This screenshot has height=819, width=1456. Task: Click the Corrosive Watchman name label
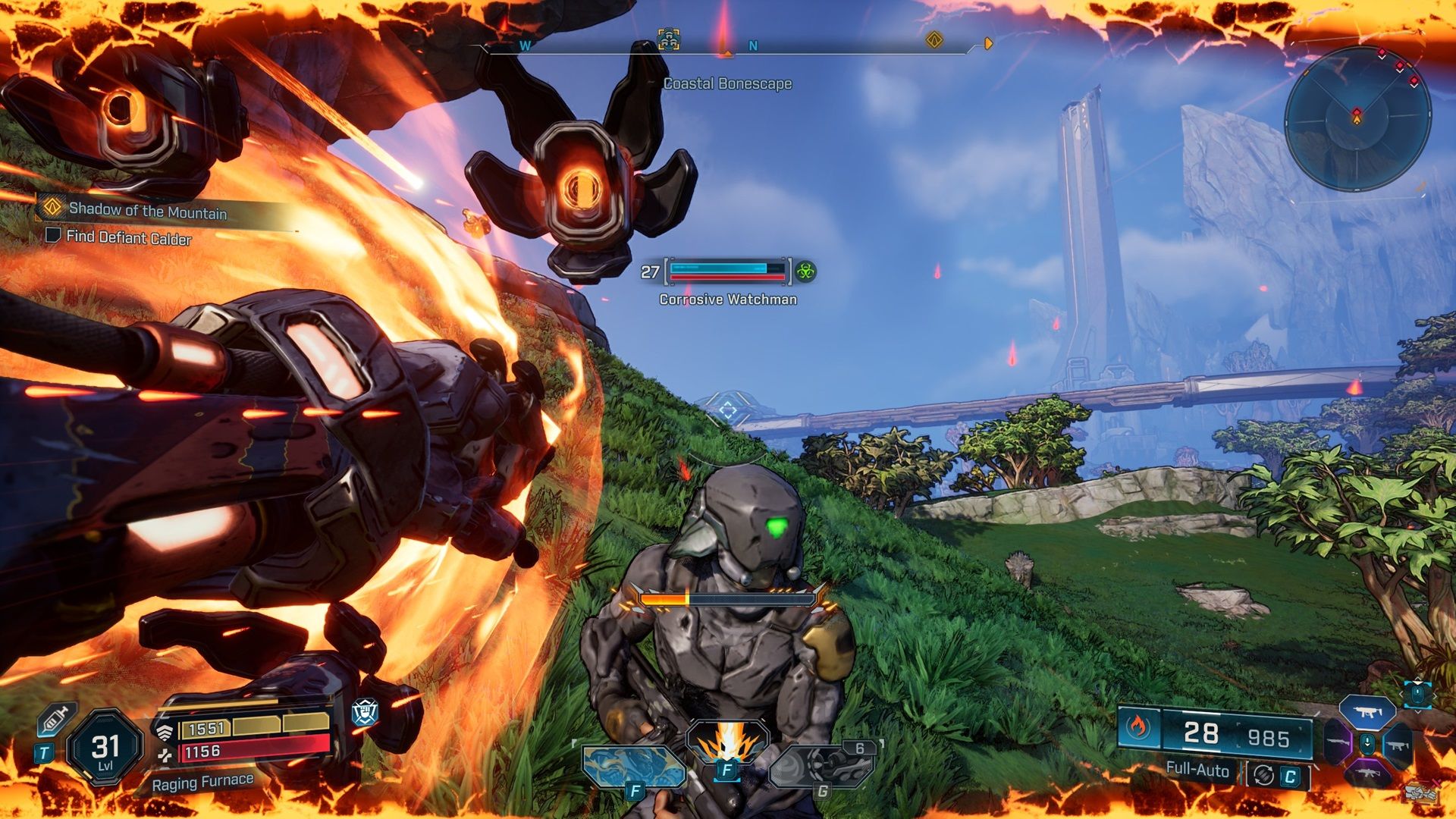pyautogui.click(x=727, y=300)
